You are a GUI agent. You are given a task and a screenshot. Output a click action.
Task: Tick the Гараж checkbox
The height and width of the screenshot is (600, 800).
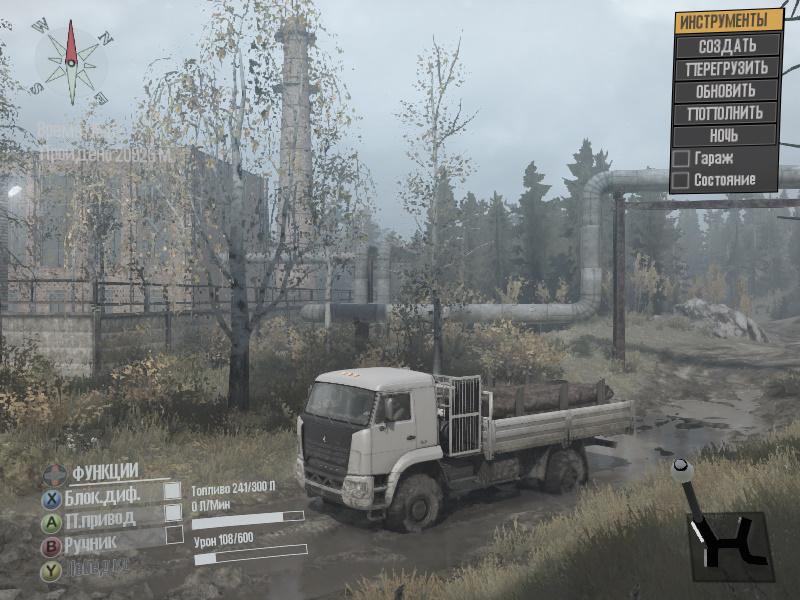click(681, 158)
